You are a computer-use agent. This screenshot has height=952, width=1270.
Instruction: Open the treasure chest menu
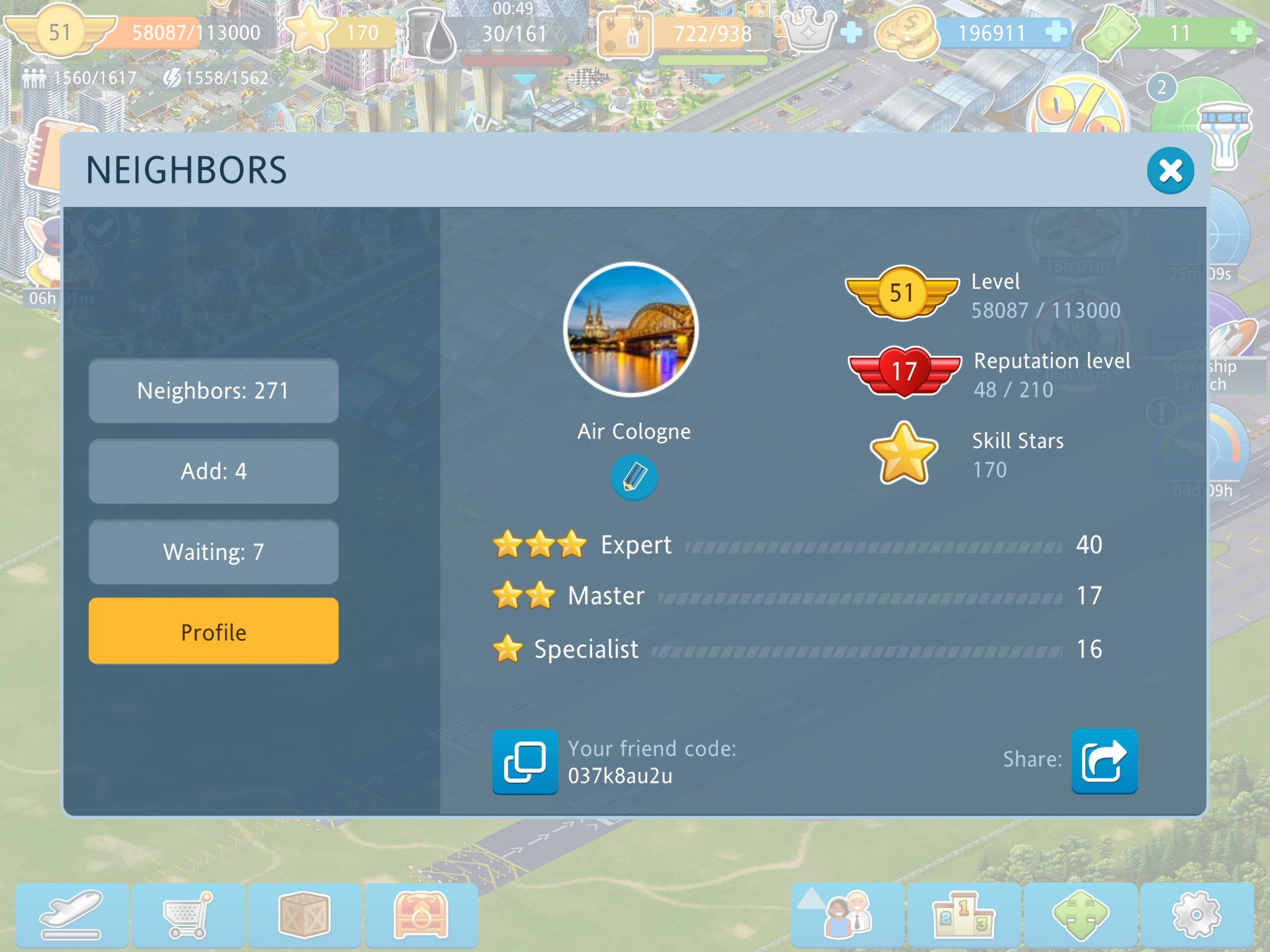(420, 915)
